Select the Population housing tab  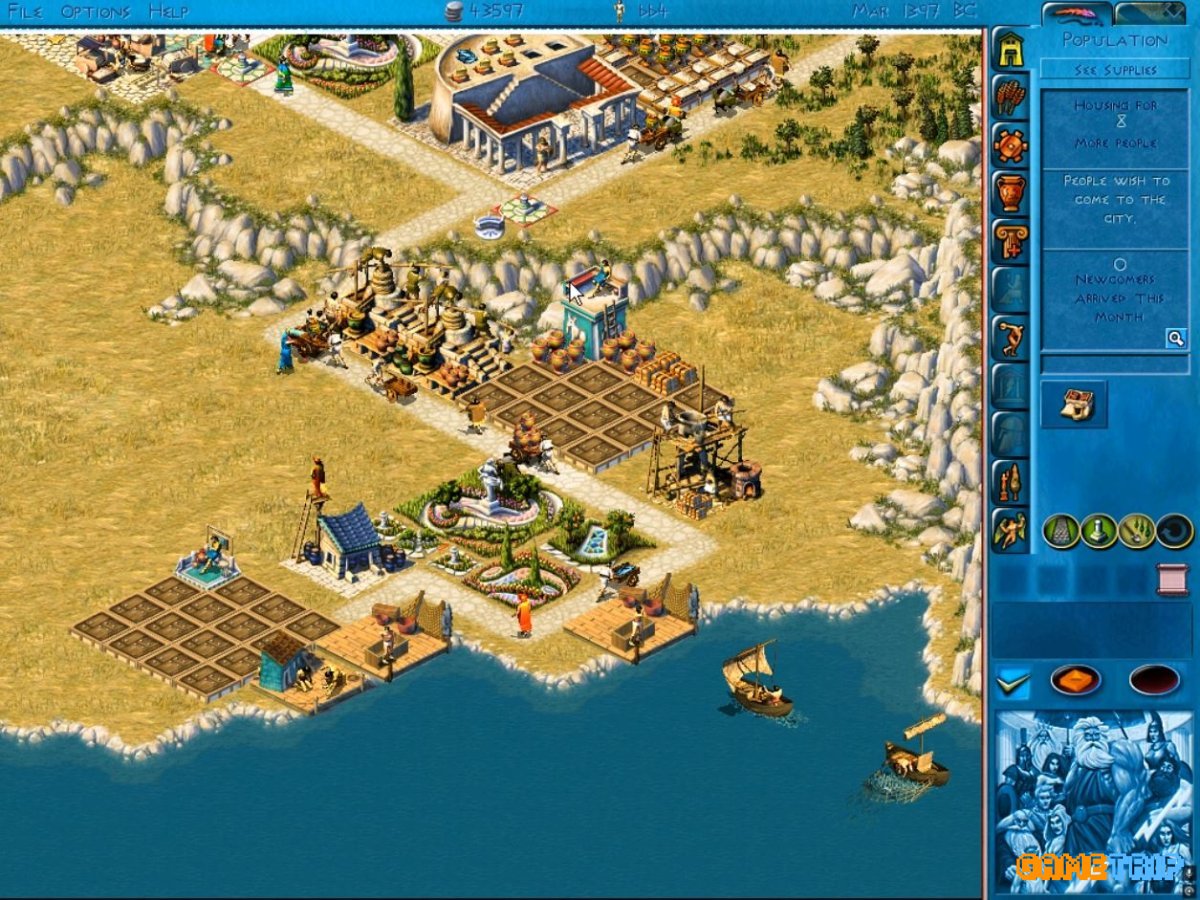(x=1010, y=49)
